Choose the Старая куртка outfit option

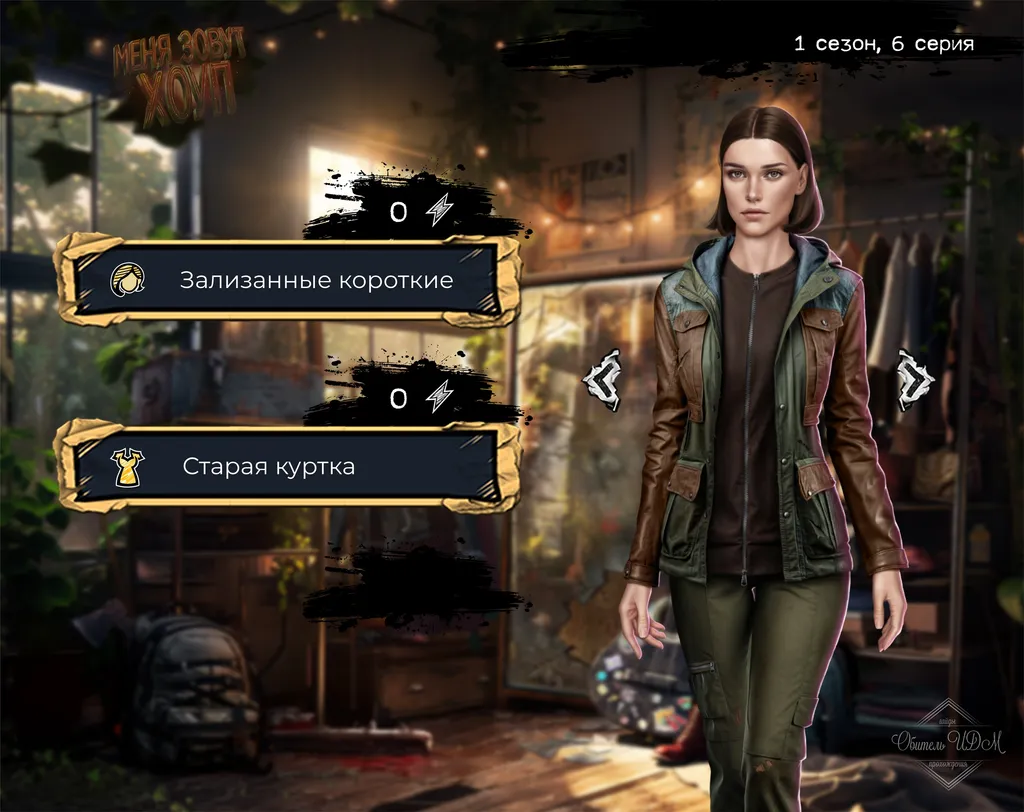coord(288,466)
